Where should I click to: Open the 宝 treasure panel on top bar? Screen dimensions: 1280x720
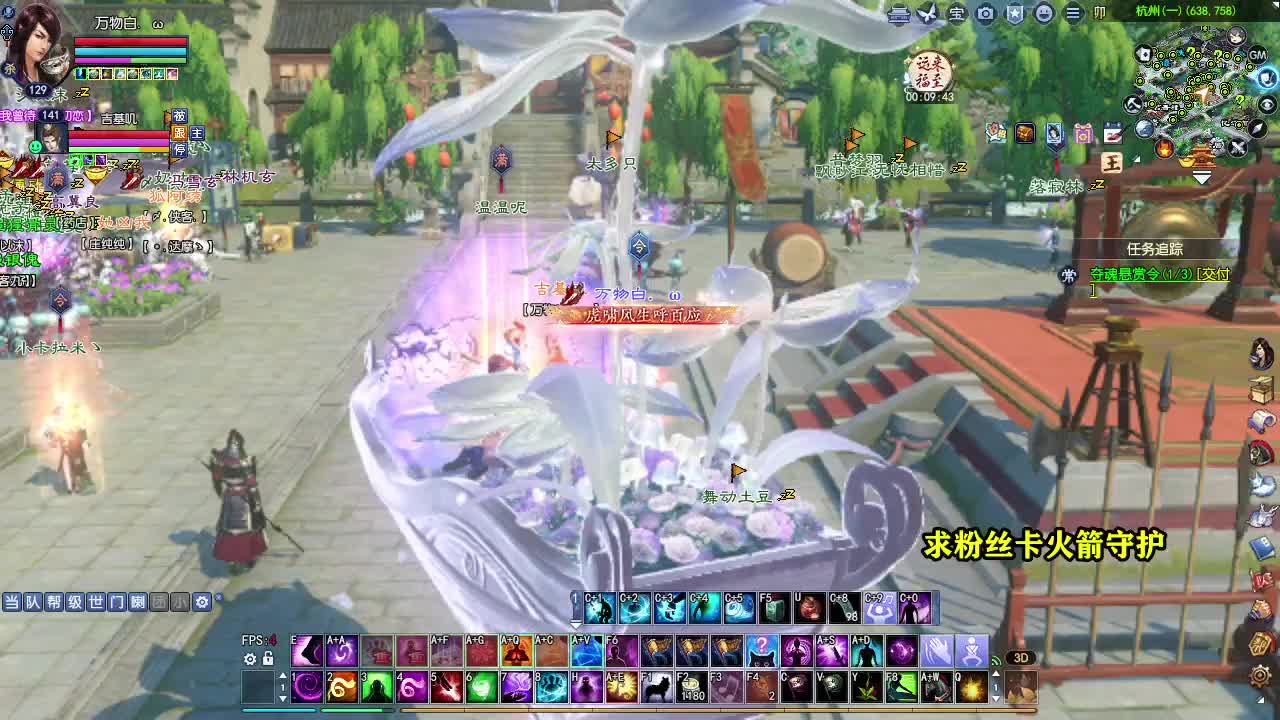pyautogui.click(x=957, y=13)
